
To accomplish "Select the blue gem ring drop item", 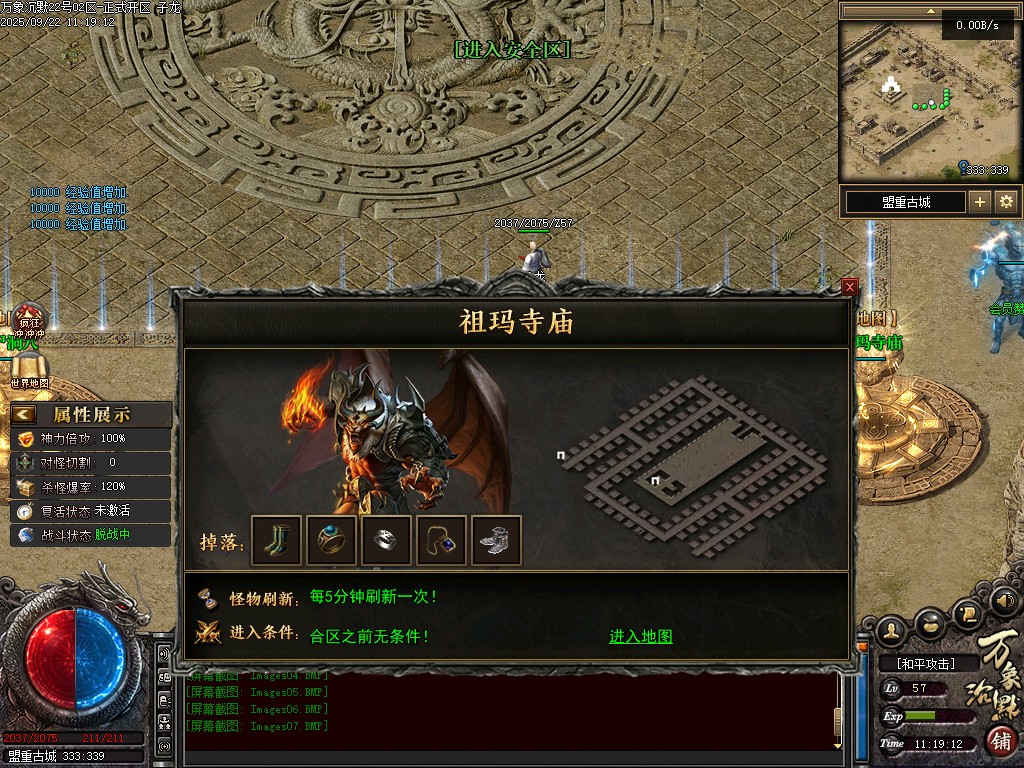I will 332,540.
